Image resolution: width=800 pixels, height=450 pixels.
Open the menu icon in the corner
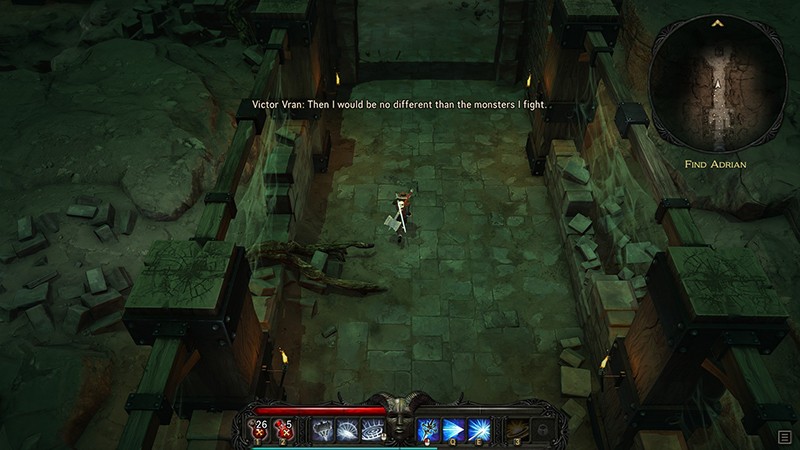click(x=786, y=436)
